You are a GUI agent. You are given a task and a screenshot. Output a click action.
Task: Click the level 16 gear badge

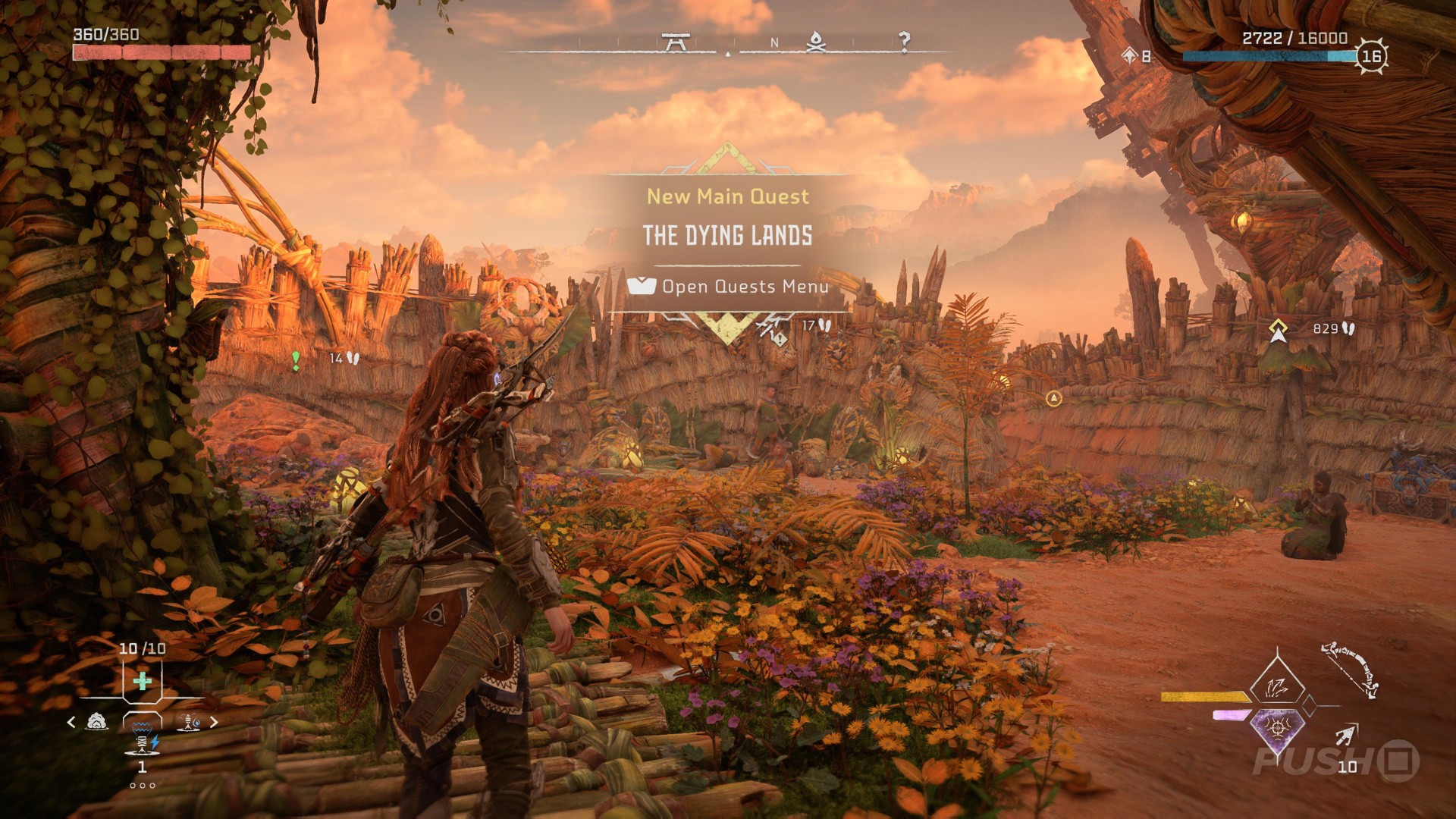pos(1372,56)
